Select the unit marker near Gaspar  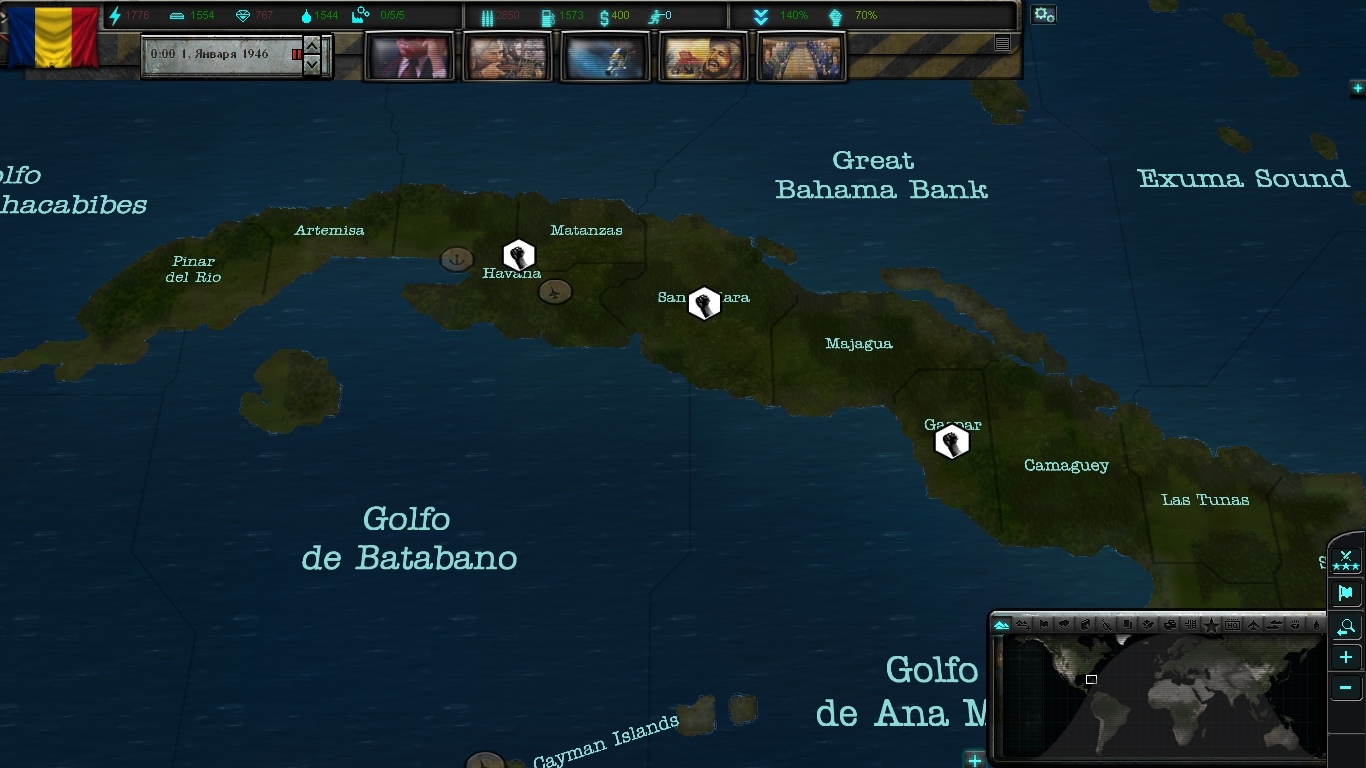tap(952, 441)
